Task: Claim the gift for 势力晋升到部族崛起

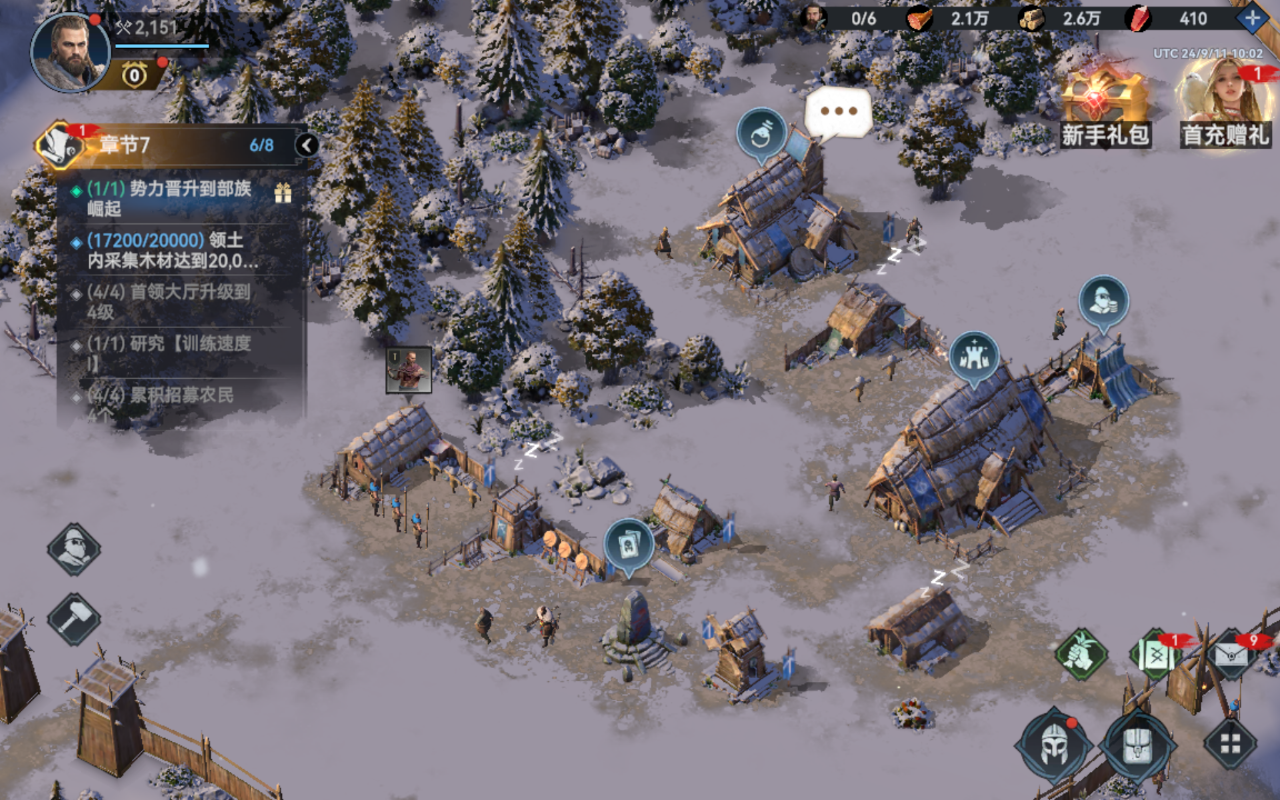Action: [283, 193]
